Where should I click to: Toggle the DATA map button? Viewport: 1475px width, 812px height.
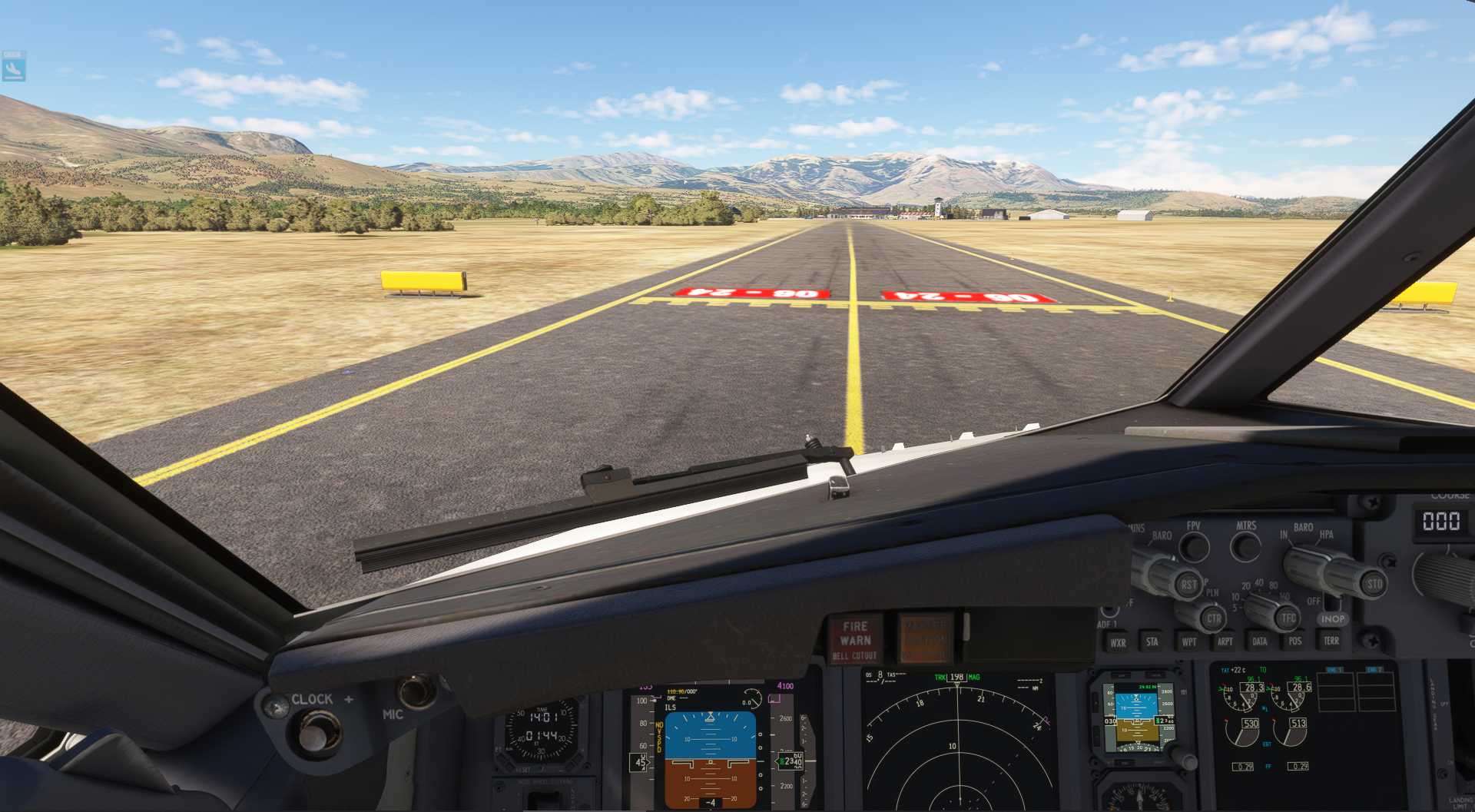tap(1260, 641)
